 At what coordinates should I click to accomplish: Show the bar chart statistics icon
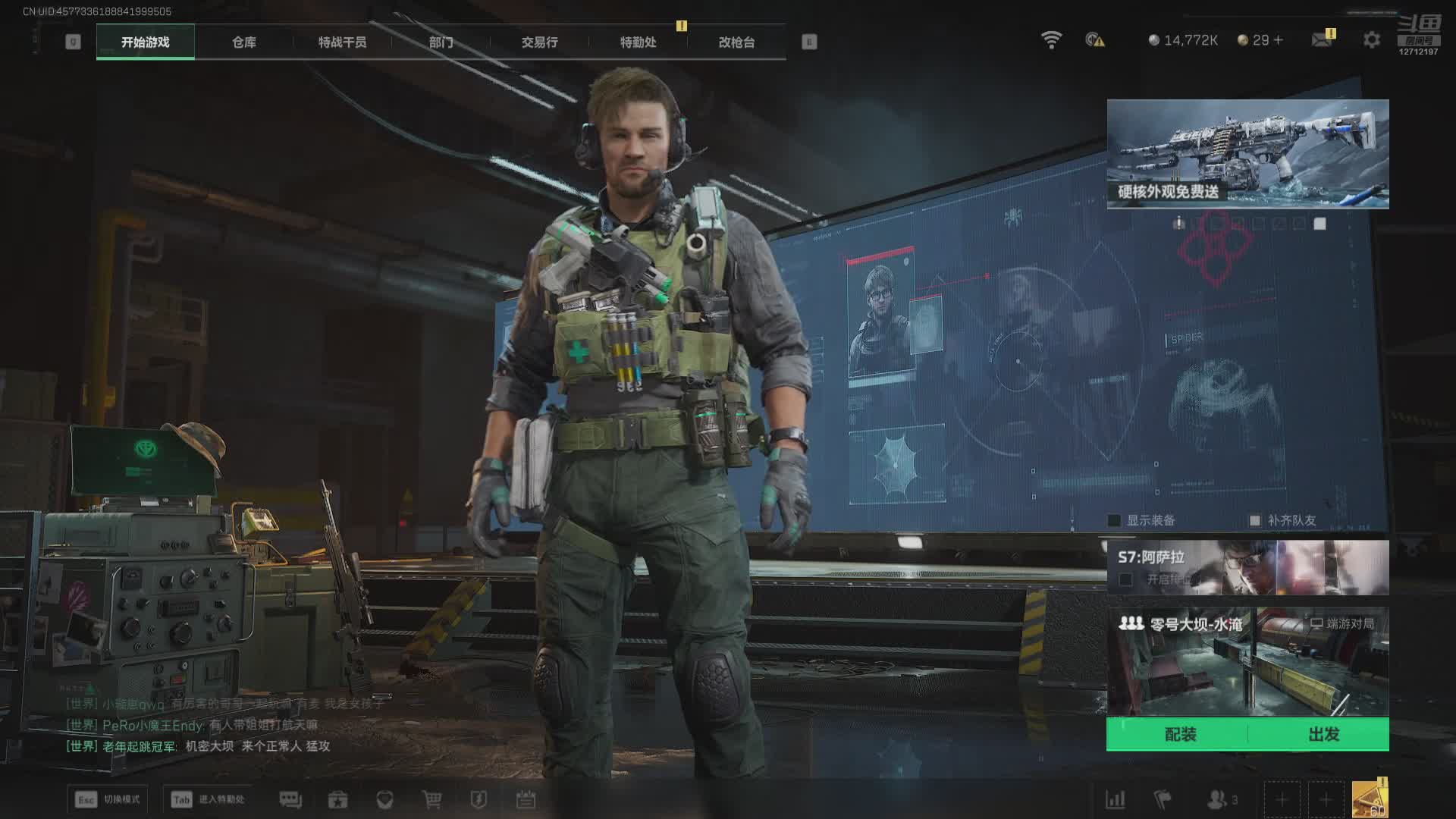click(x=1115, y=799)
